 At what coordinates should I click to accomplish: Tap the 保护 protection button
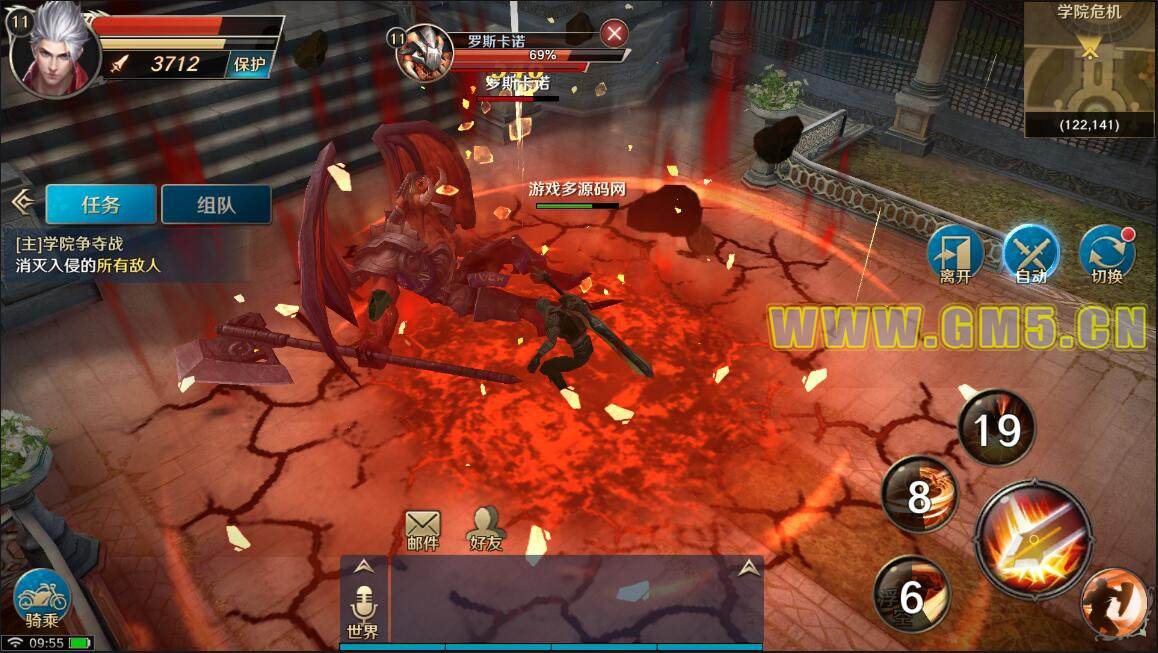pyautogui.click(x=249, y=64)
